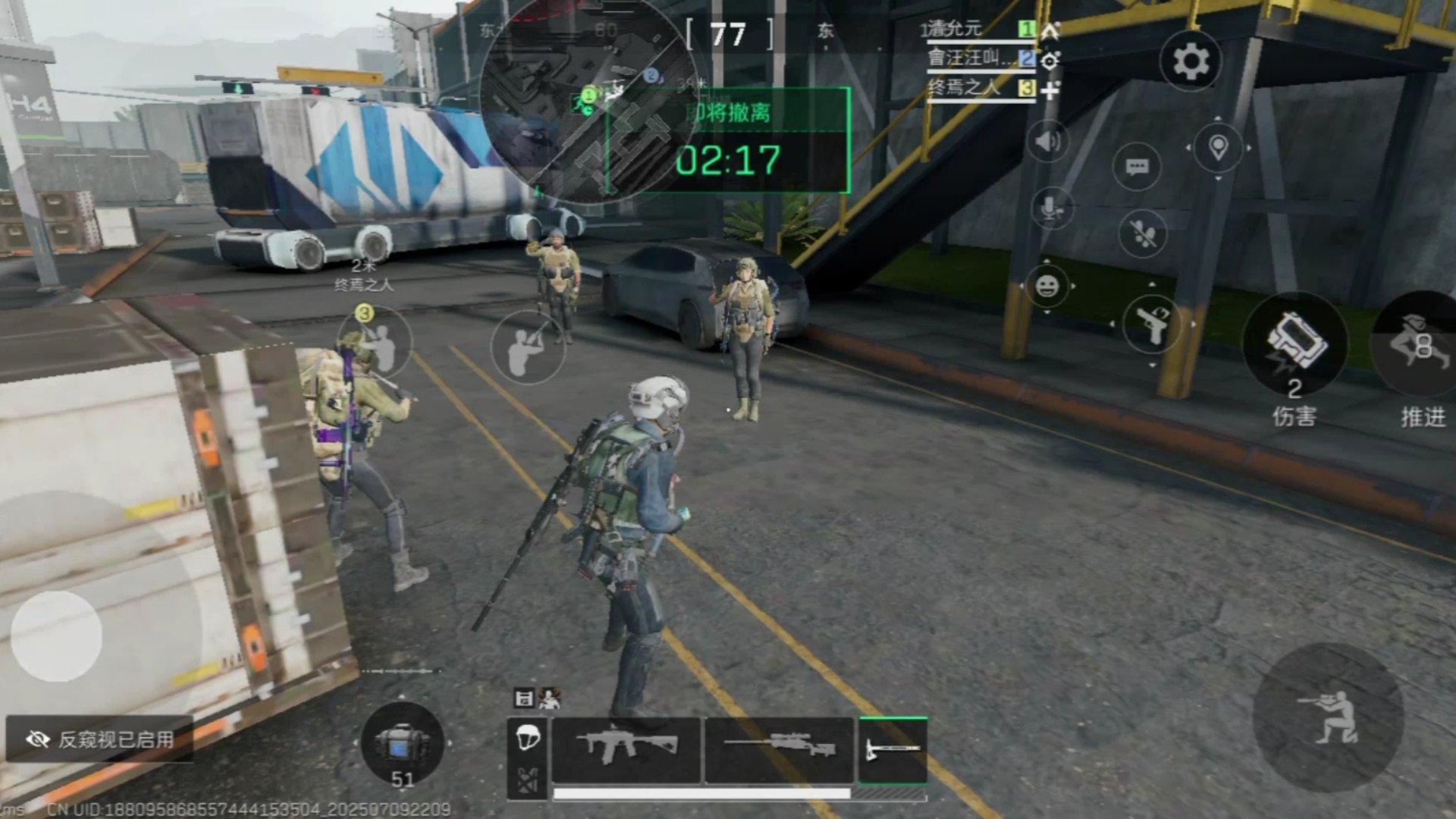This screenshot has height=819, width=1456.
Task: Tap the crouch stance button
Action: 1329,717
